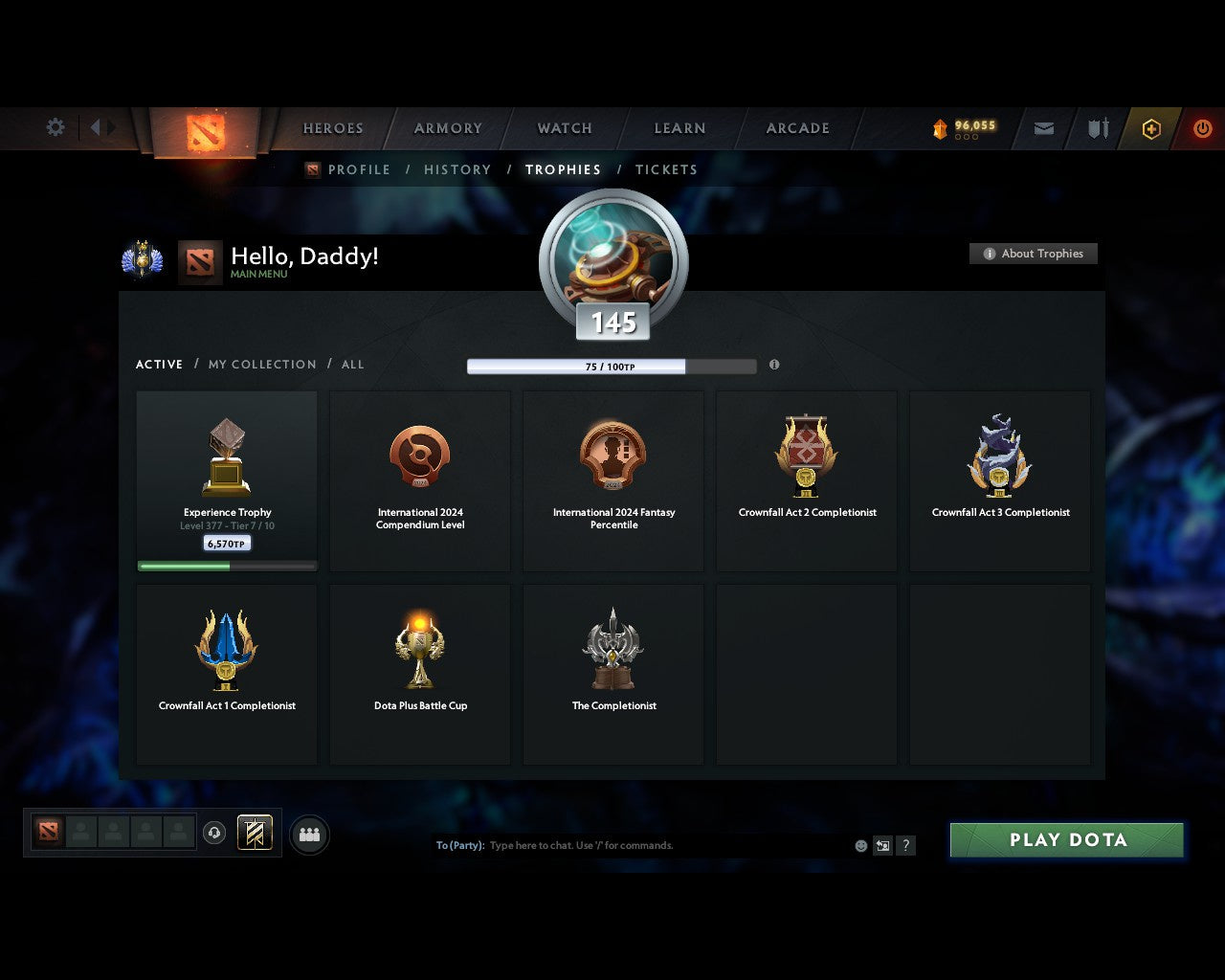Open the TROPHIES section

(x=563, y=169)
